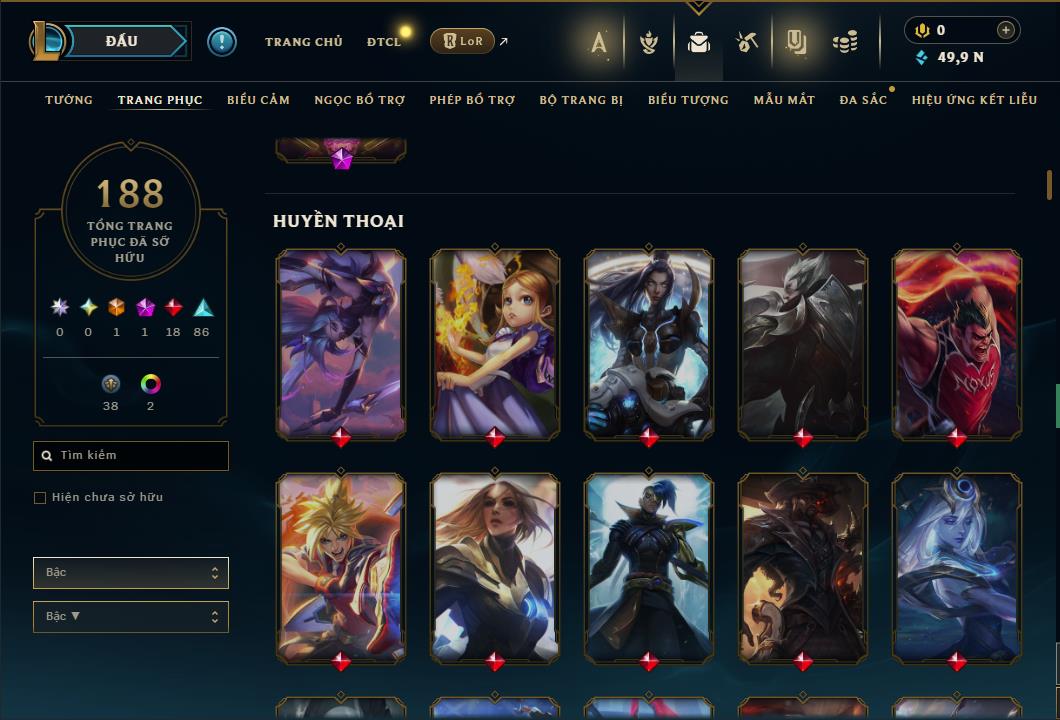This screenshot has width=1060, height=720.
Task: Switch to the BIỂU CẢM tab
Action: point(258,100)
